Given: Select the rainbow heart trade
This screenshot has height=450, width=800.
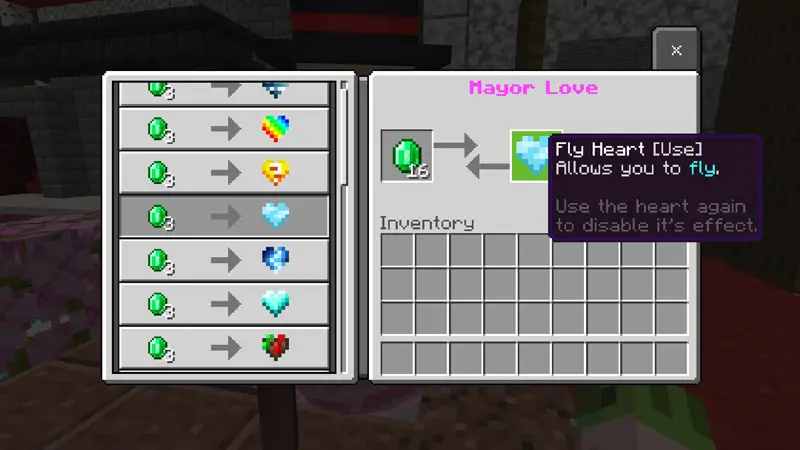Looking at the screenshot, I should point(224,128).
